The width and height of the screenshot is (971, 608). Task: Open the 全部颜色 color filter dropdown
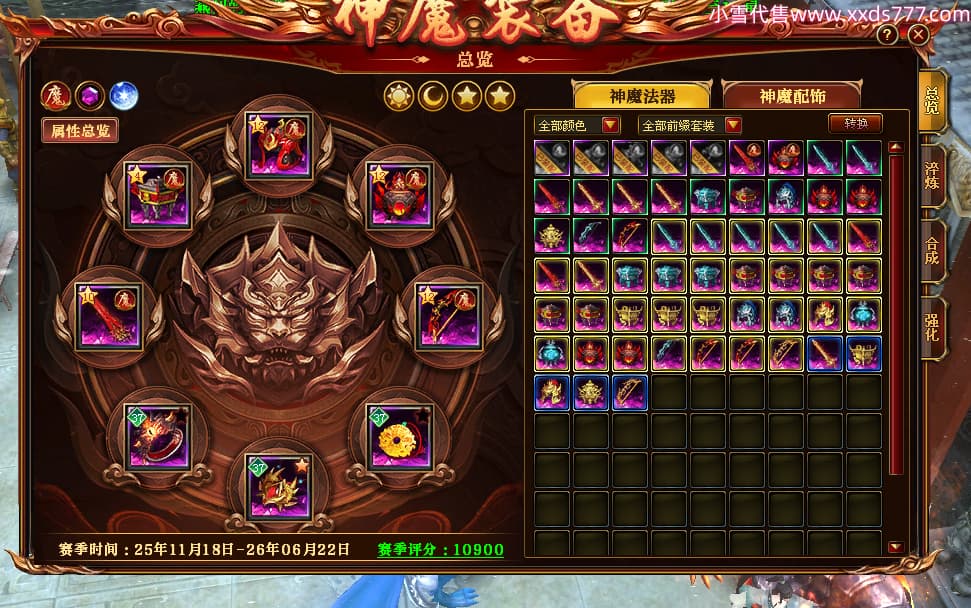click(576, 125)
